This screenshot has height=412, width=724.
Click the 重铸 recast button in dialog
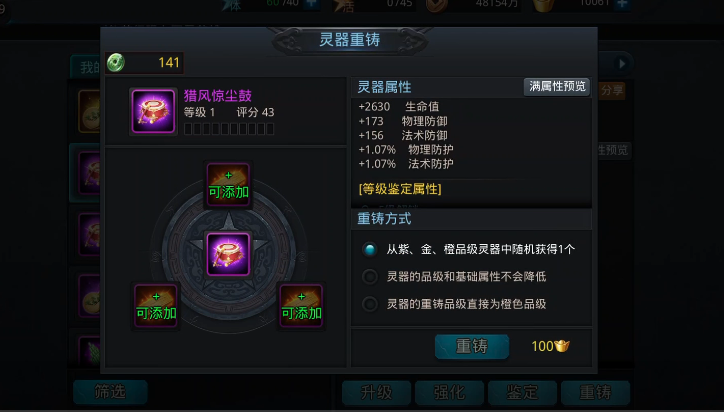pyautogui.click(x=471, y=346)
